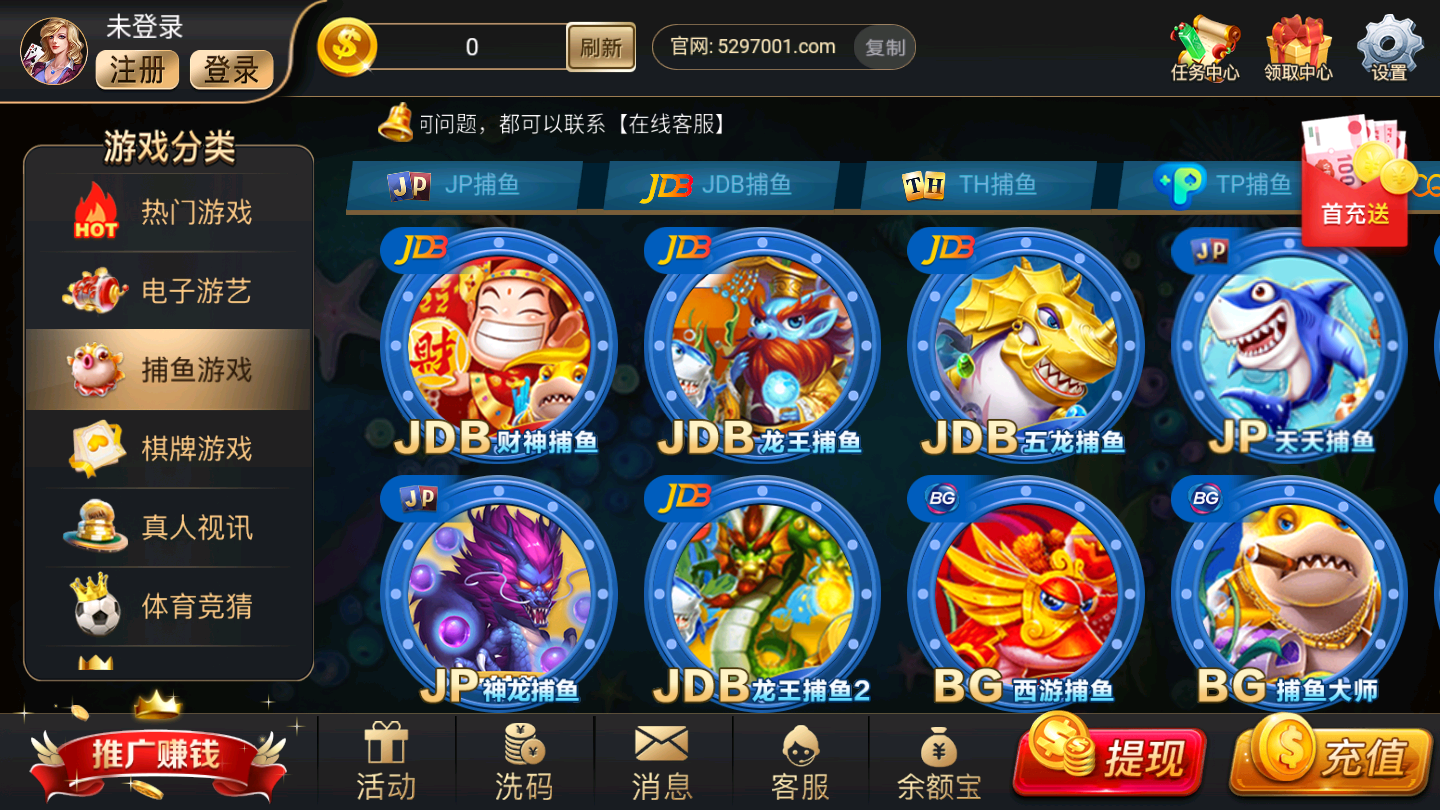Open the 任务中心 task center

pos(1204,48)
